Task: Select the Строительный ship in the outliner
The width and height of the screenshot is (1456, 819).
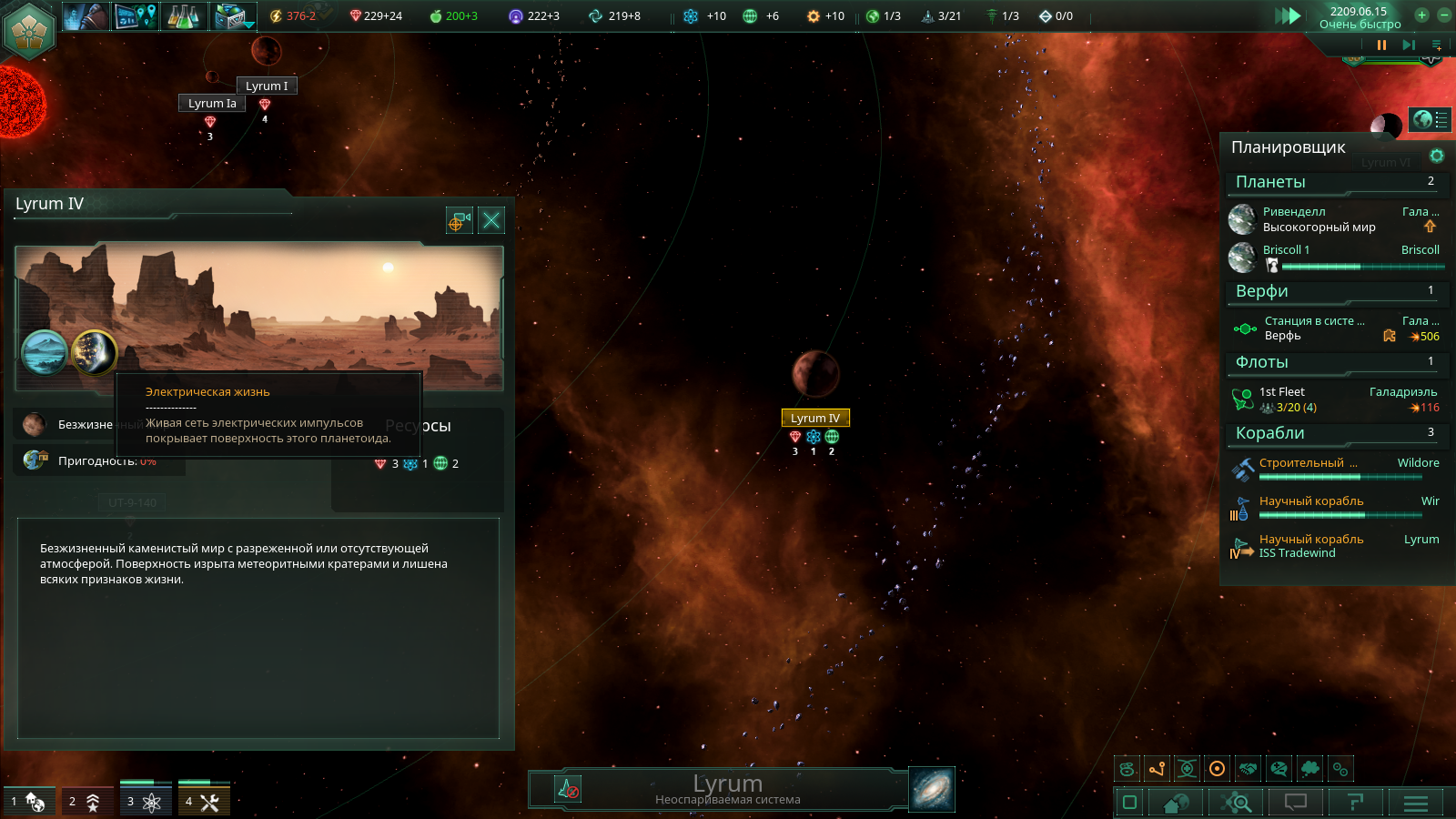Action: coord(1308,463)
